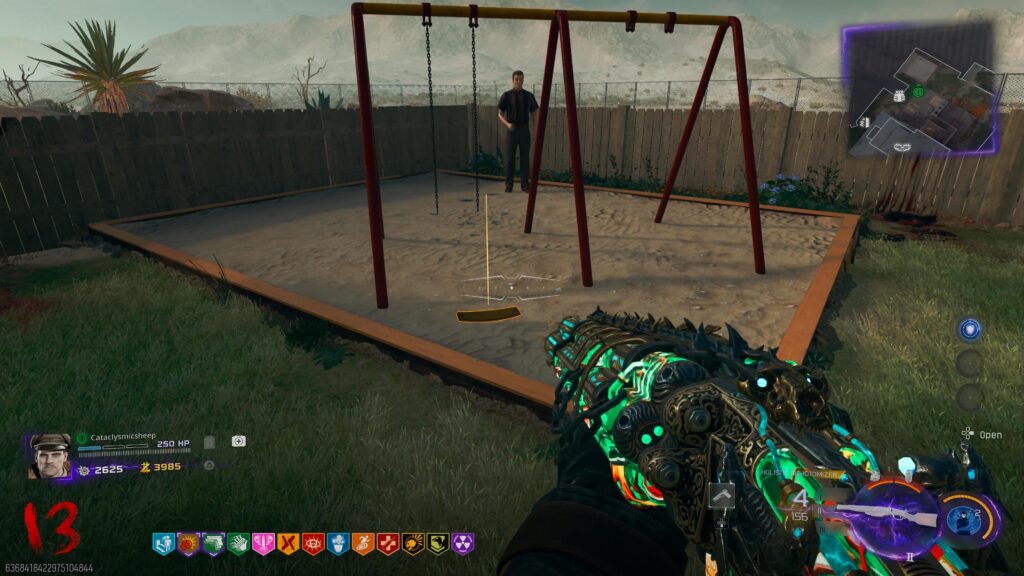Select the pink perk icon
1024x576 pixels.
click(x=263, y=543)
